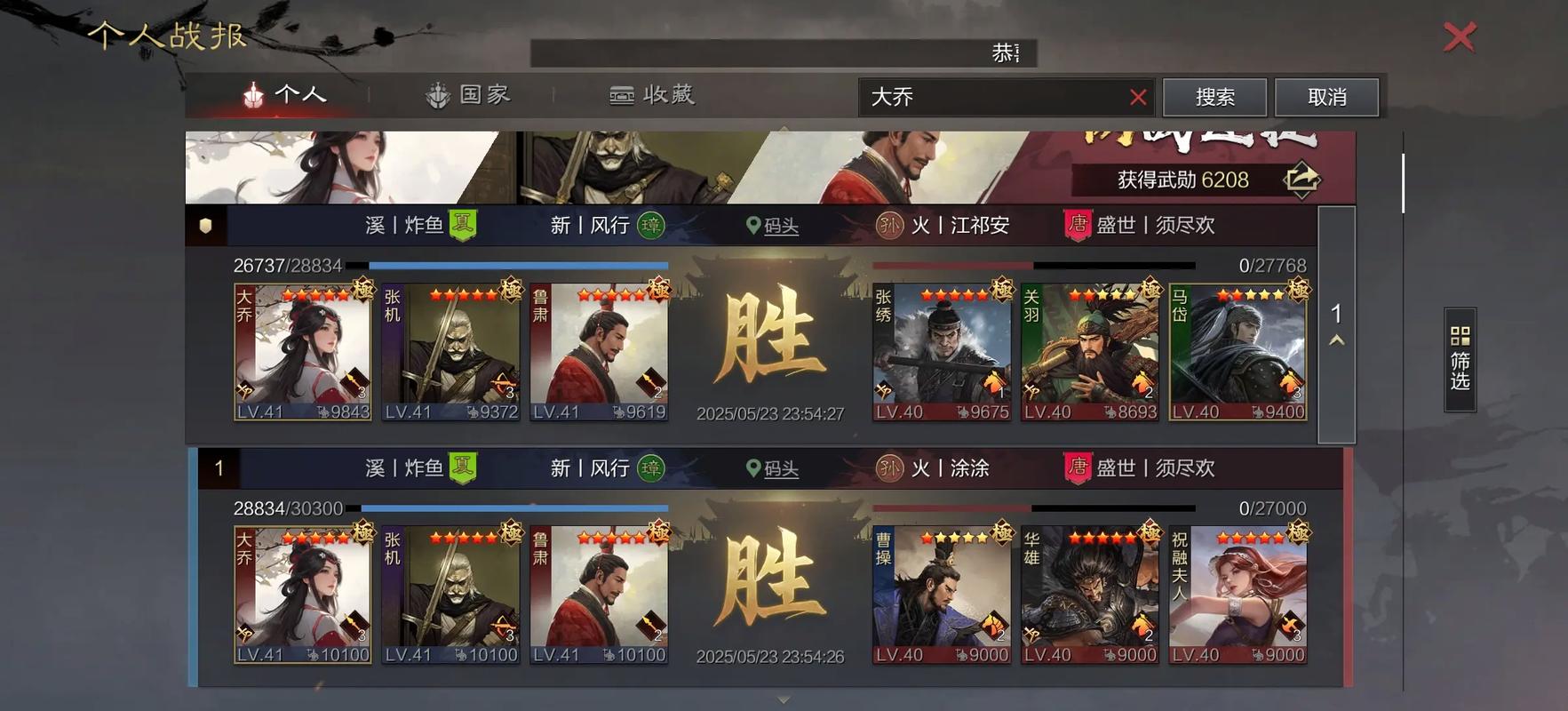Open the 收藏 tab
Viewport: 1568px width, 711px height.
(x=652, y=94)
